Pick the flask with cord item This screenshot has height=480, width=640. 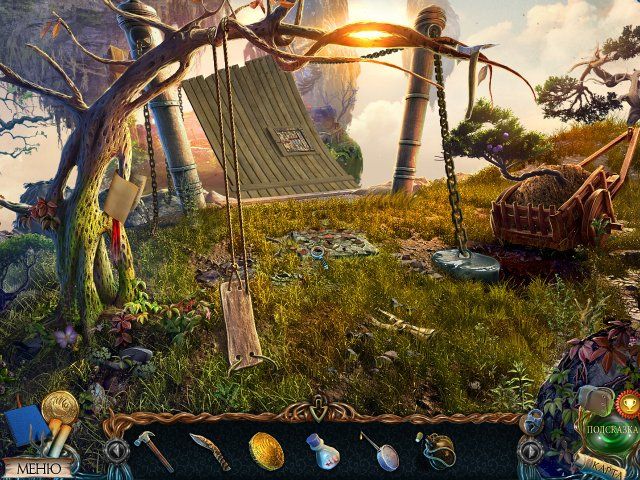point(436,451)
